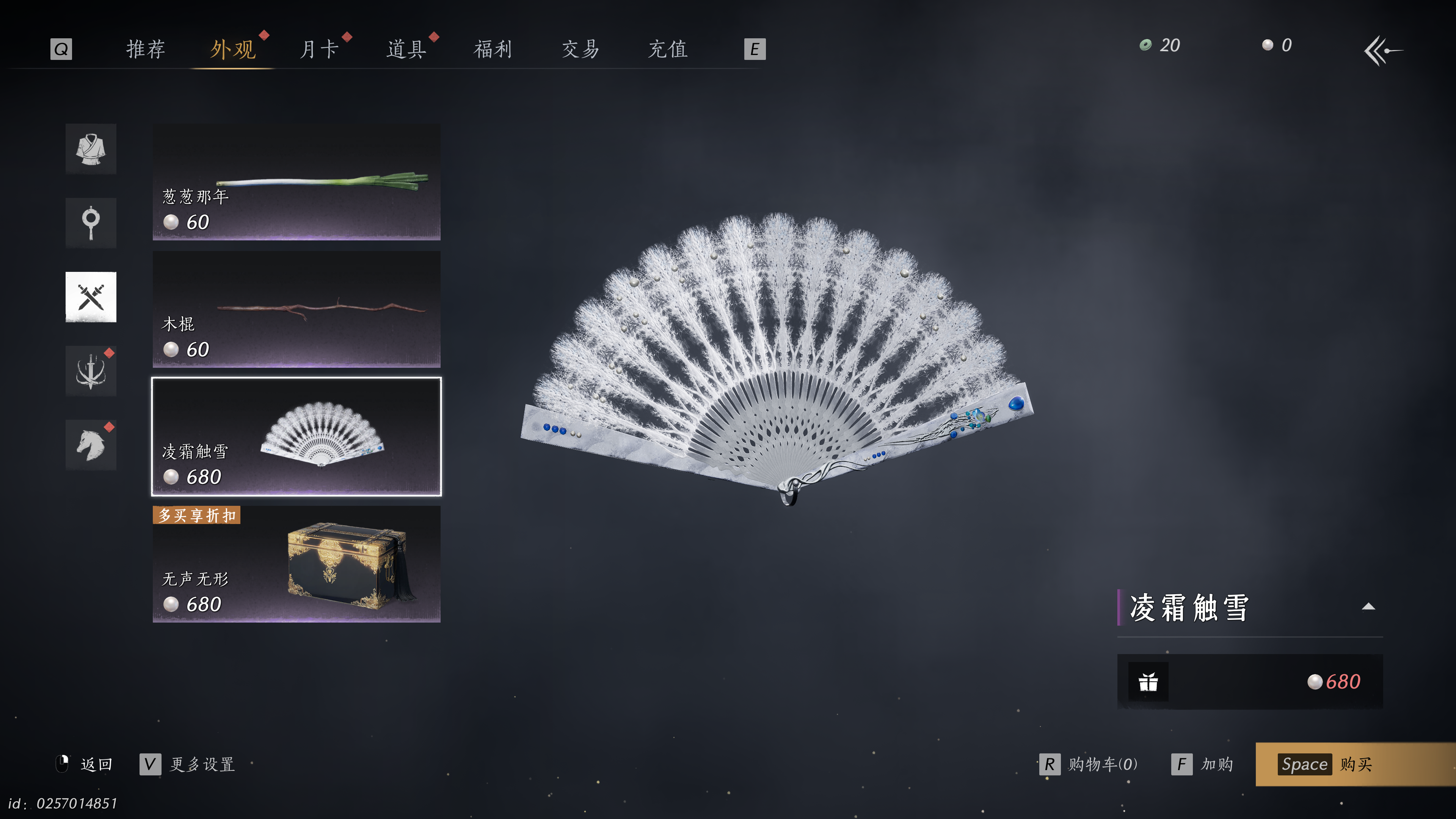
Task: Select the 凌霜触雪 fan item card
Action: pos(296,436)
